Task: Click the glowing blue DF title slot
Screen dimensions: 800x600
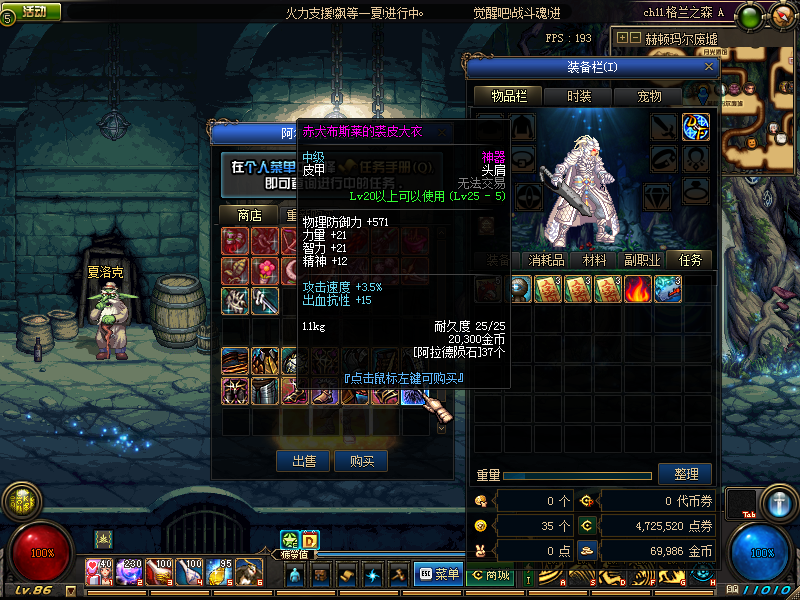Action: (696, 127)
